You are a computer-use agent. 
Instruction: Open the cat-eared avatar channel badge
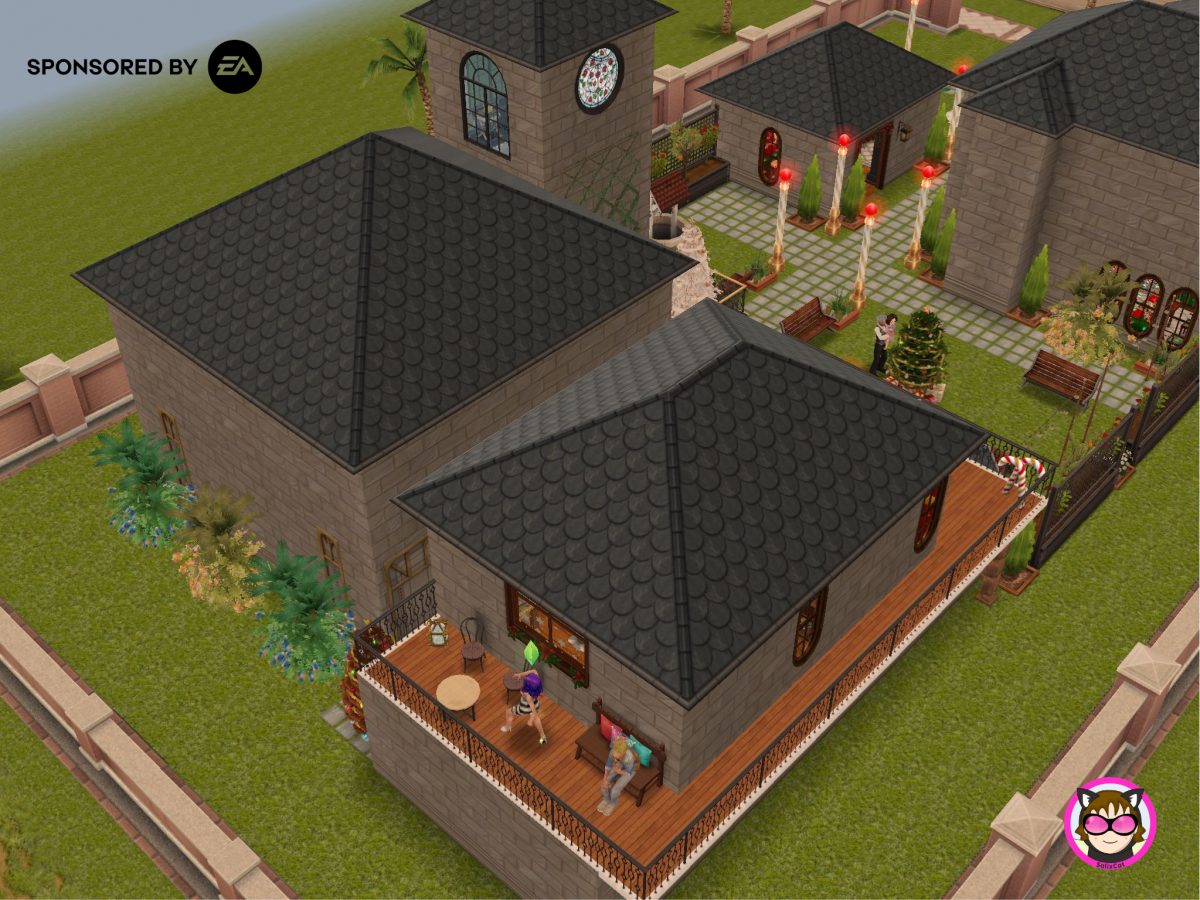point(1109,823)
